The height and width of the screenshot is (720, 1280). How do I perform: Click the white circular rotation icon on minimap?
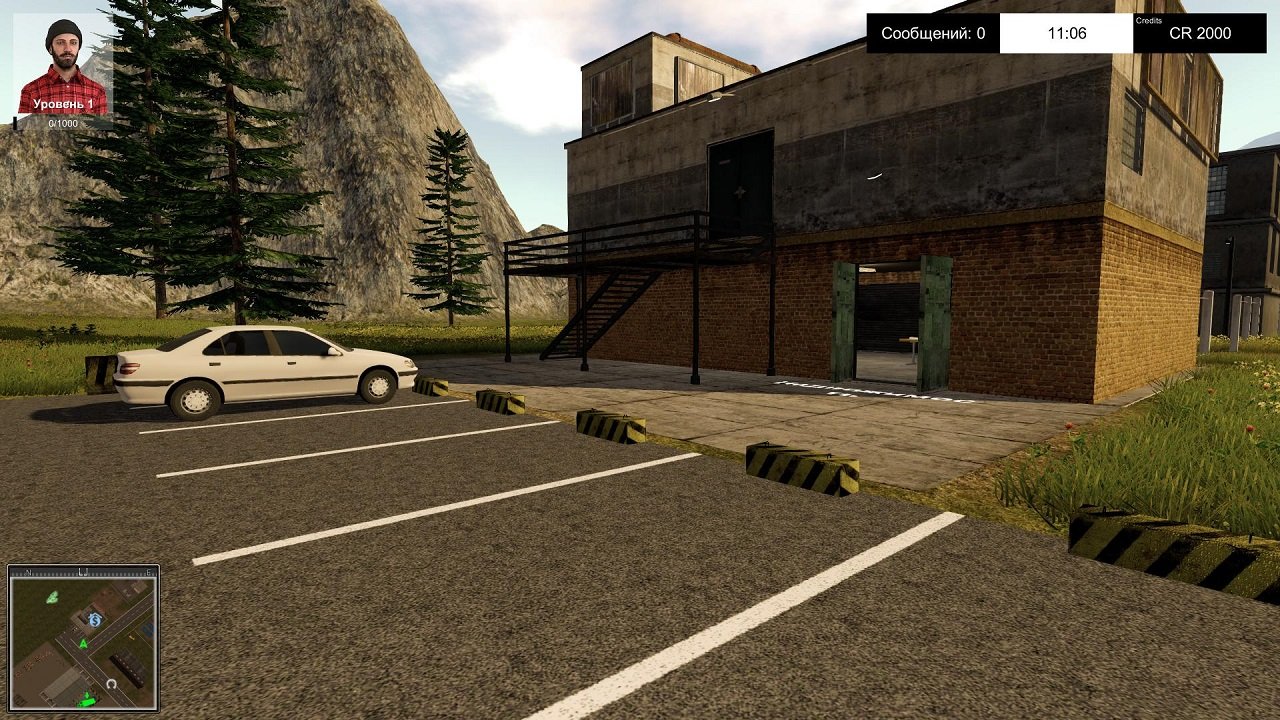[111, 683]
